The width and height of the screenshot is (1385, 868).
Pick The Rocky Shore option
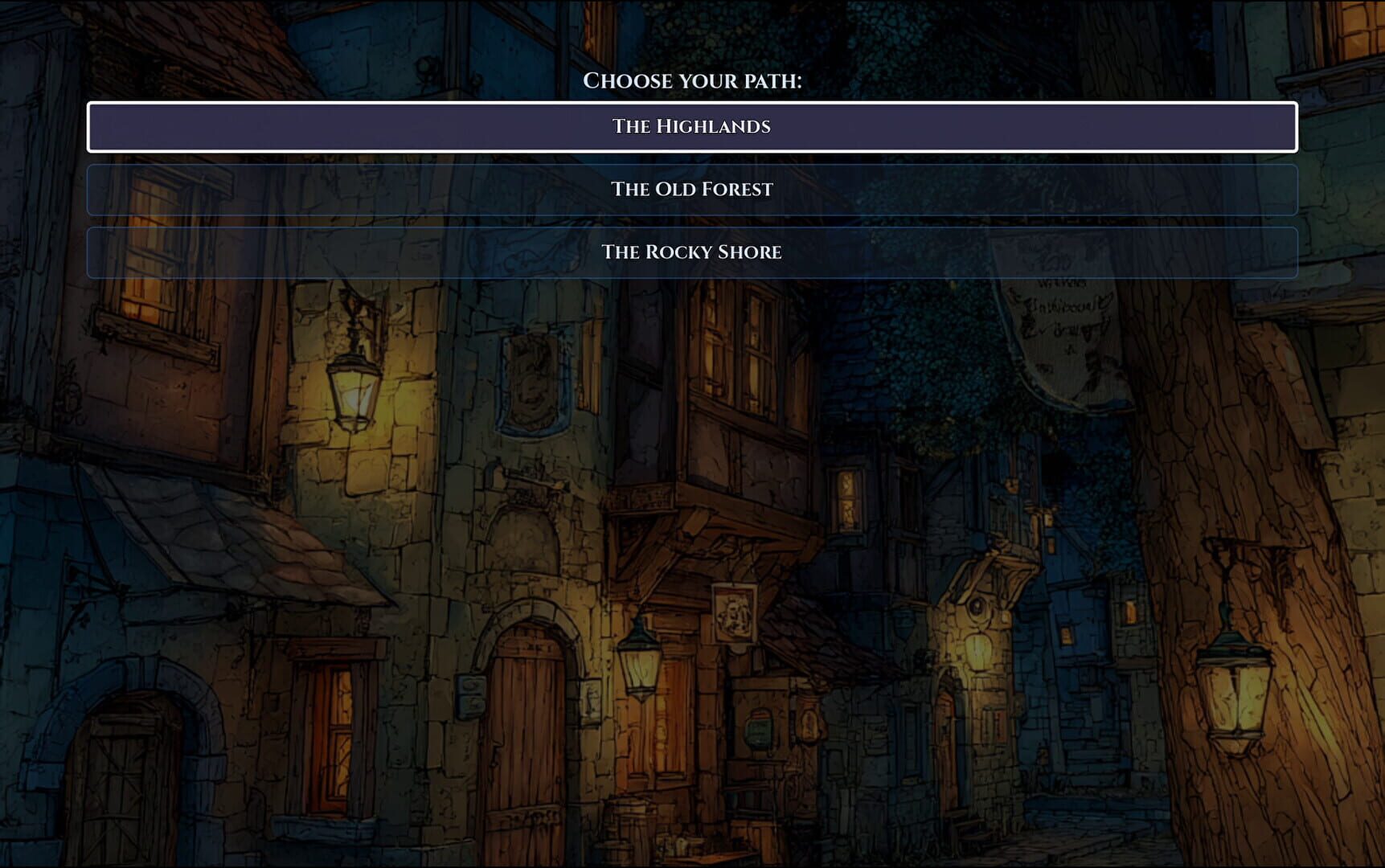tap(691, 252)
